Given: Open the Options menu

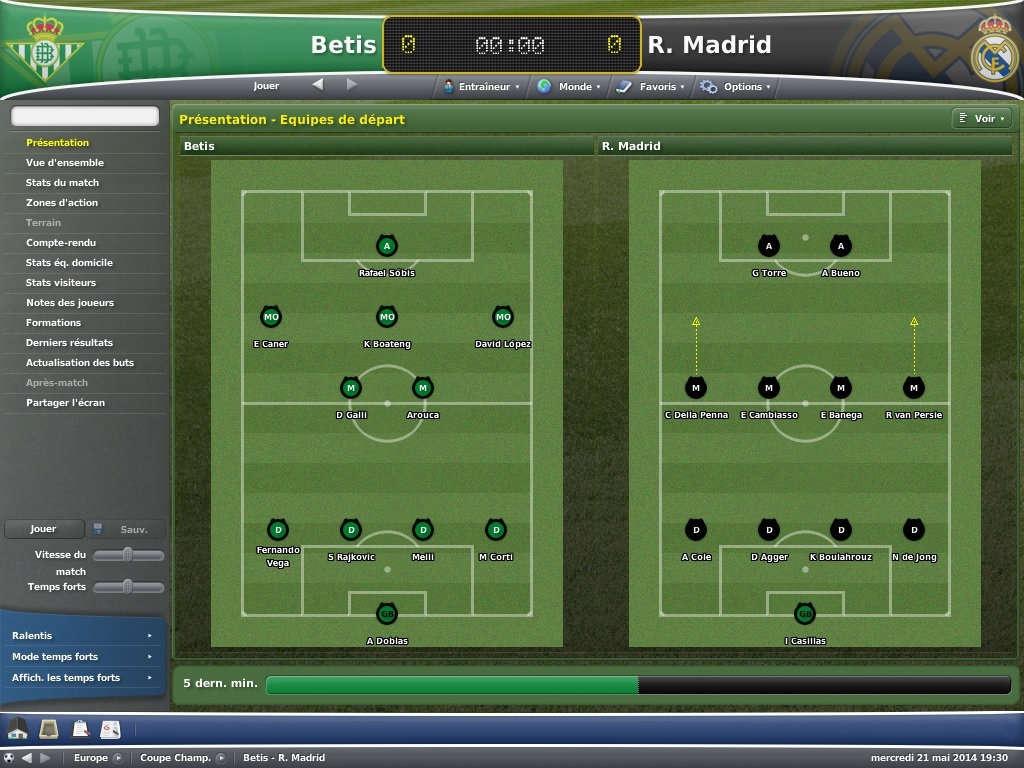Looking at the screenshot, I should pos(736,87).
